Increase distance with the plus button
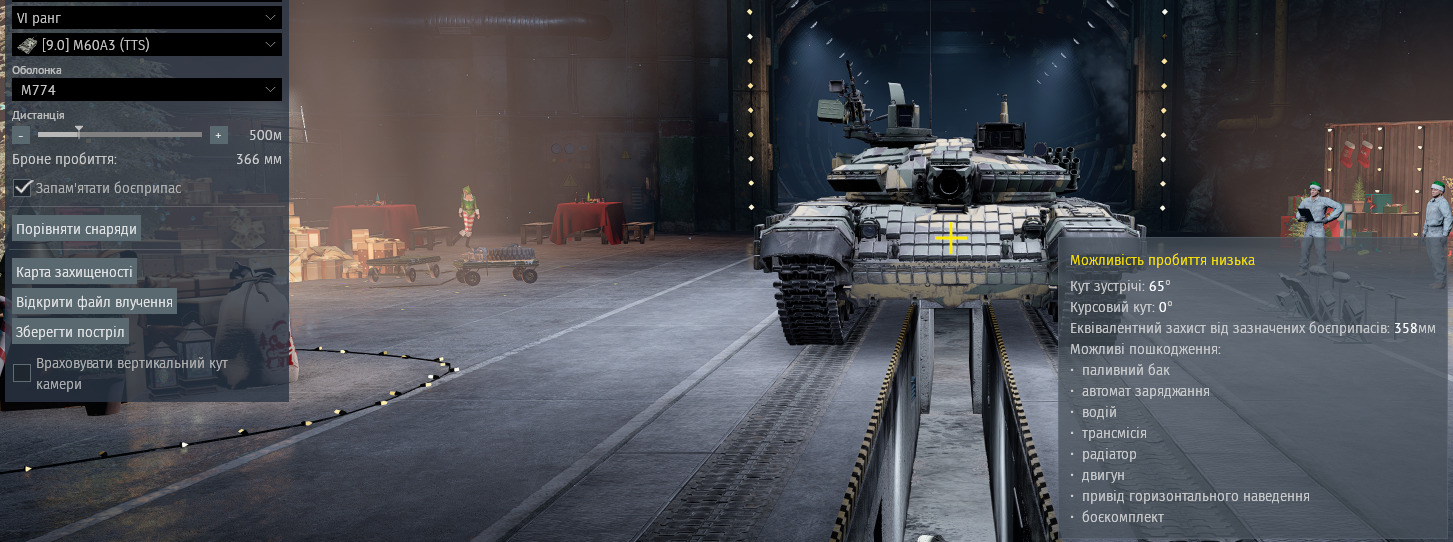Screen dimensions: 1453x542 tap(219, 135)
